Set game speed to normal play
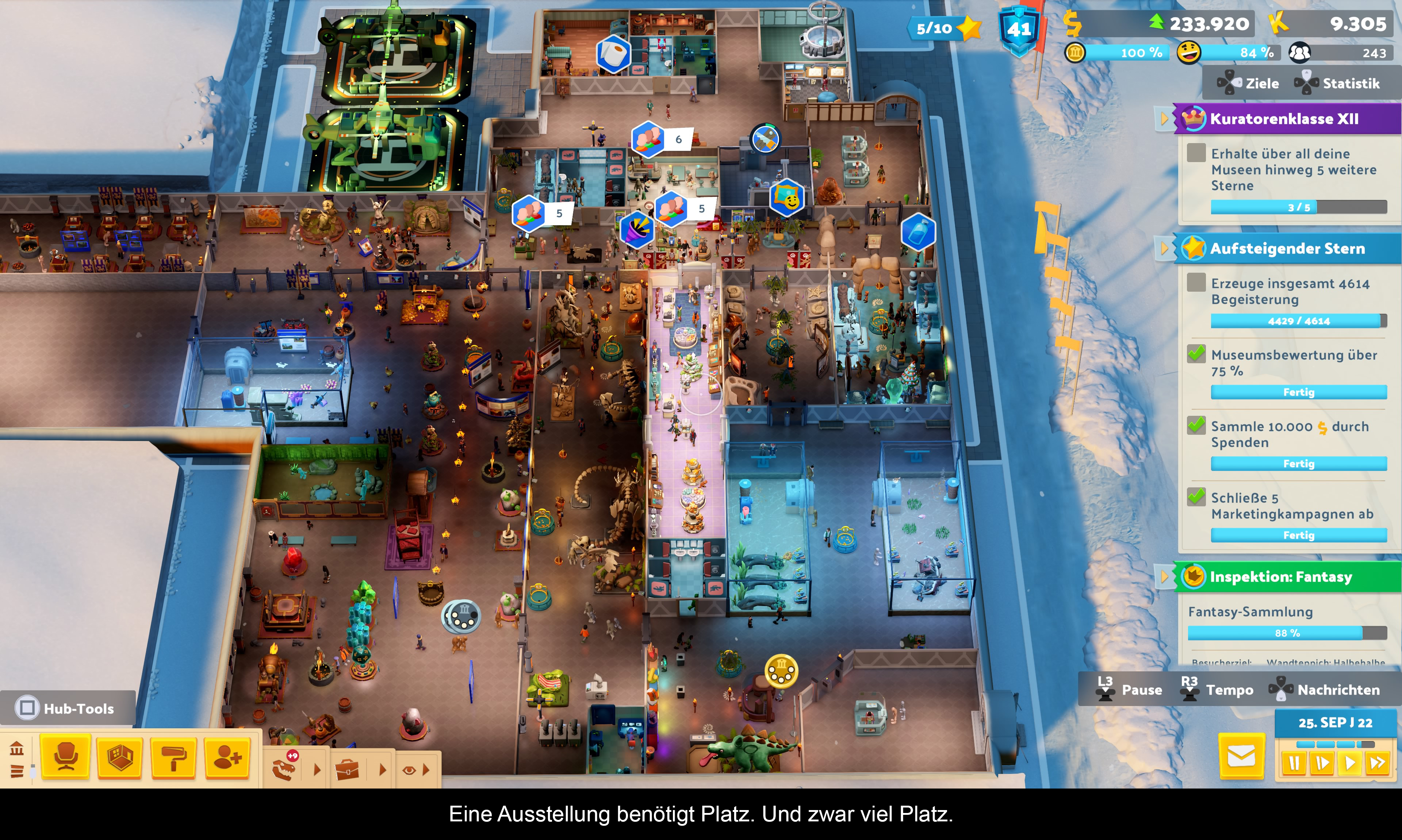The height and width of the screenshot is (840, 1402). 1350,763
